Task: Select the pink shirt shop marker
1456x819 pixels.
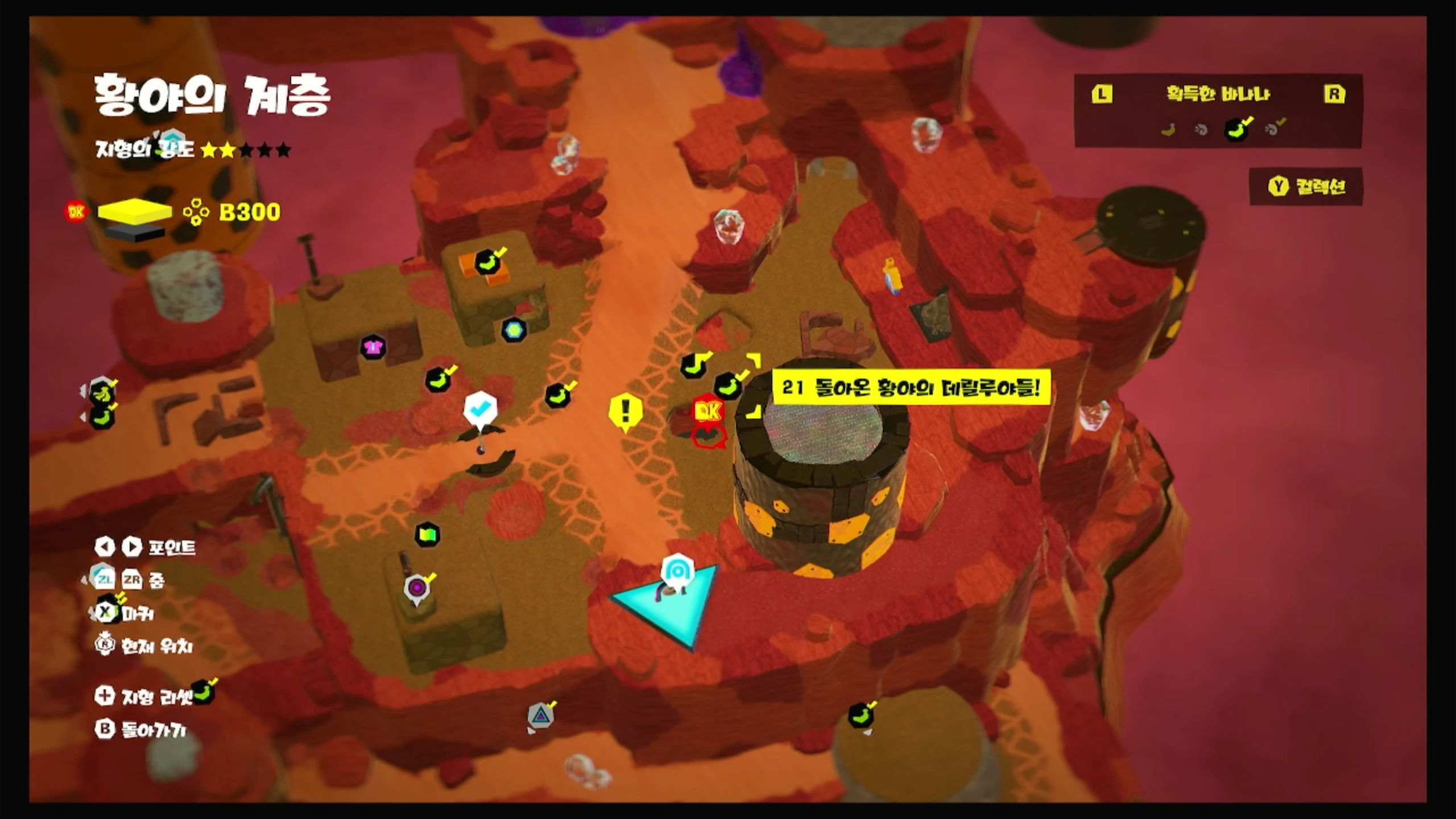Action: pos(373,347)
